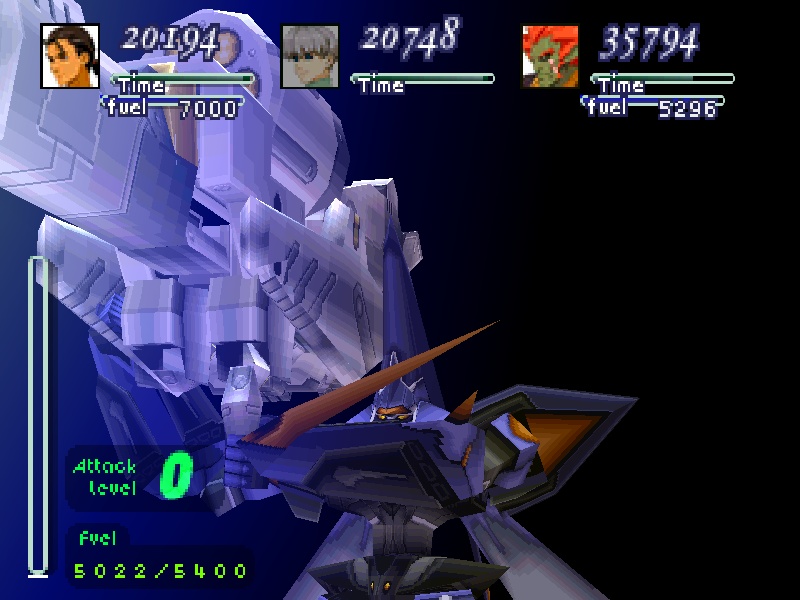Choose the red-haired green-faced character portrait
Screen dimensions: 800x600
point(551,55)
